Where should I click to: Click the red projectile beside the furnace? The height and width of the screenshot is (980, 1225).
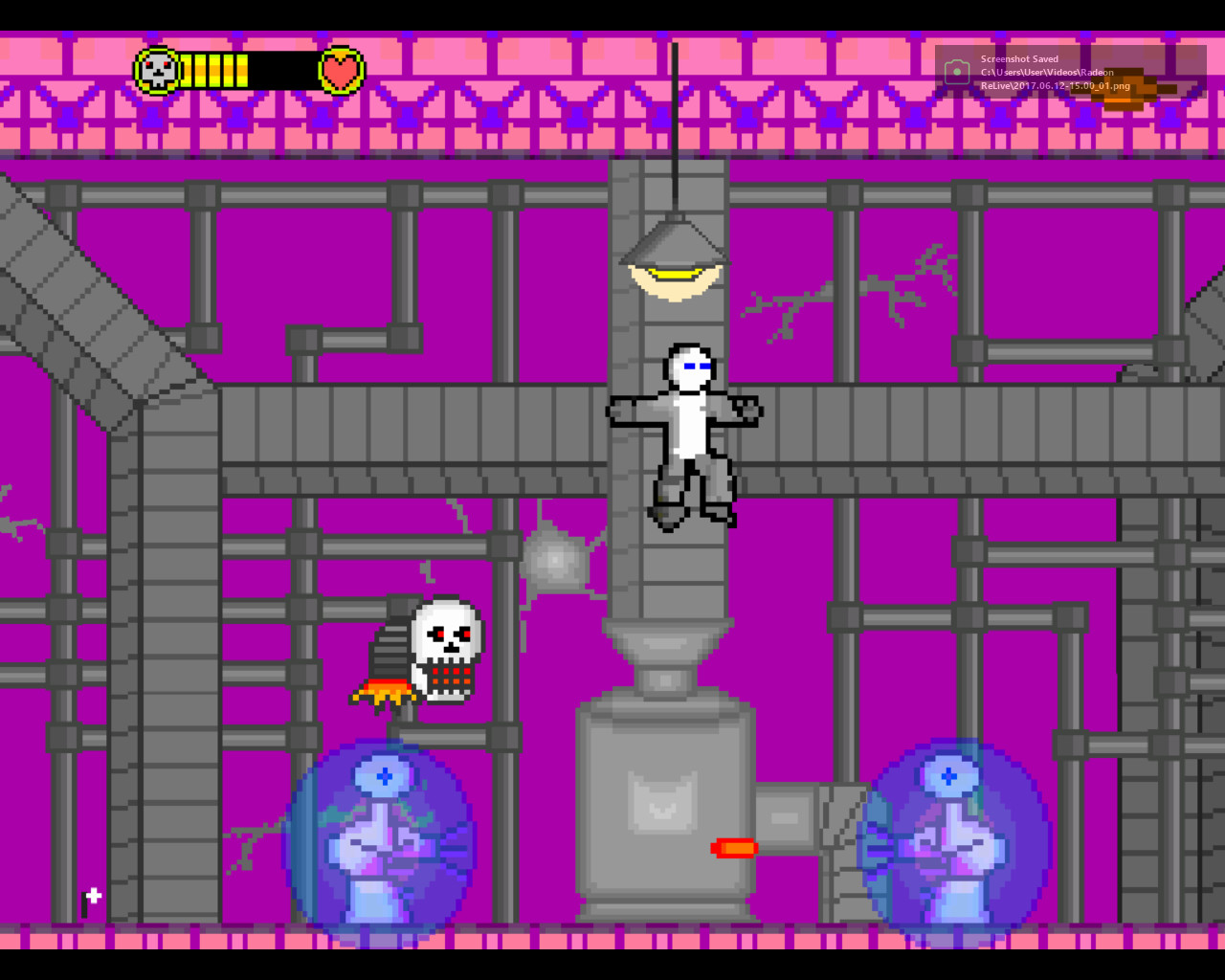pyautogui.click(x=735, y=846)
